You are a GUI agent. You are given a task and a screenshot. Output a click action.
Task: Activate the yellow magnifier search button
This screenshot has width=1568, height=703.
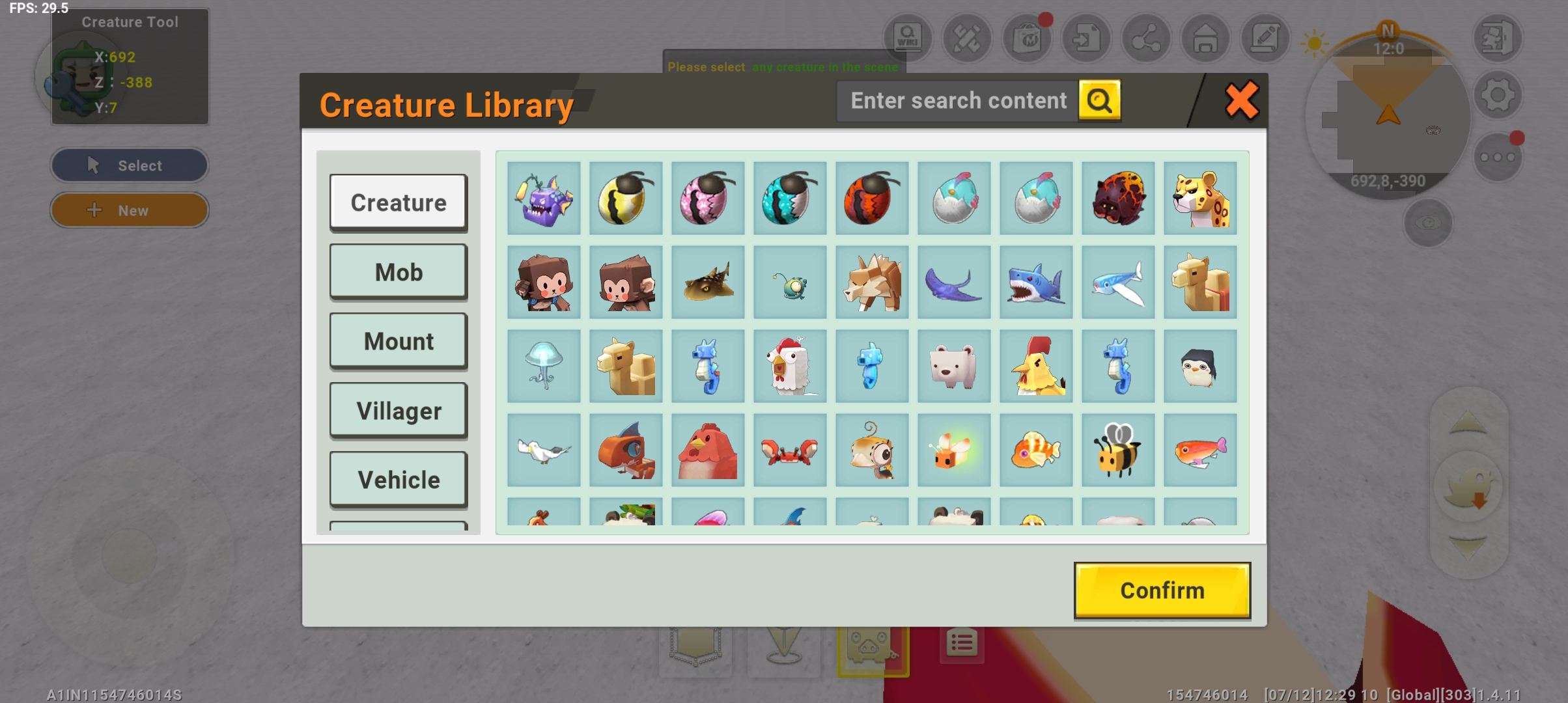pos(1099,101)
